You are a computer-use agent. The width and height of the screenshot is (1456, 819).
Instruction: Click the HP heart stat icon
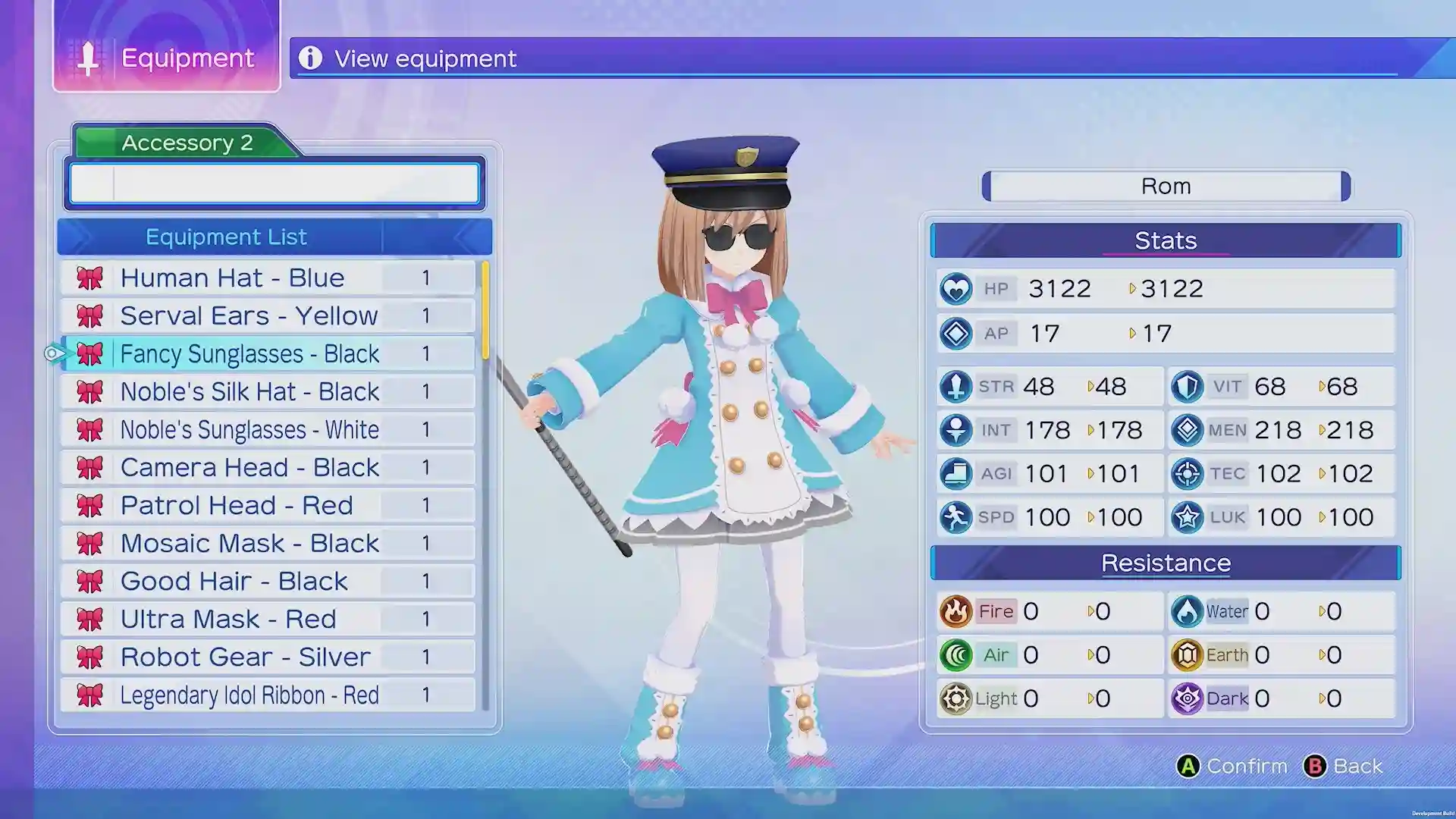pos(957,288)
